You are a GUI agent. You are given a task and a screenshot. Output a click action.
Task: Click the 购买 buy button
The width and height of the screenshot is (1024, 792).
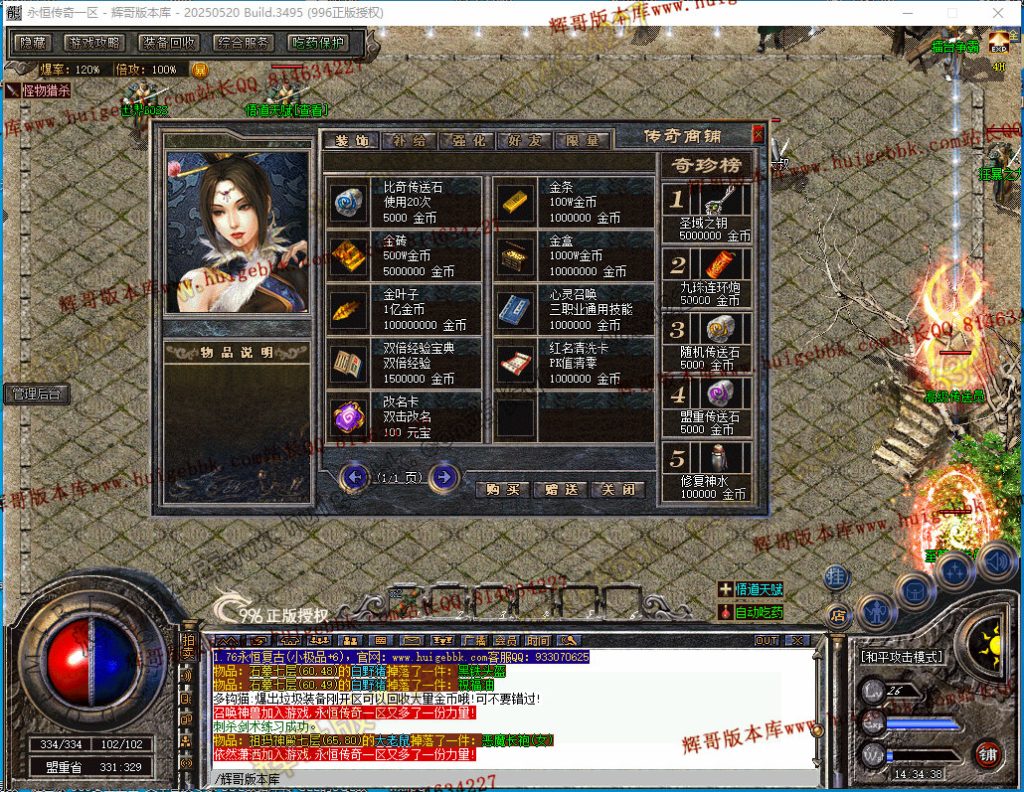pyautogui.click(x=503, y=490)
